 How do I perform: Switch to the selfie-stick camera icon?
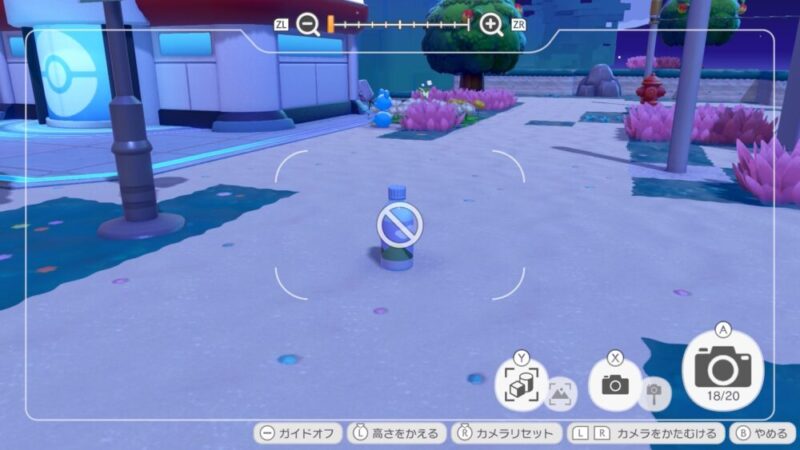pos(655,394)
